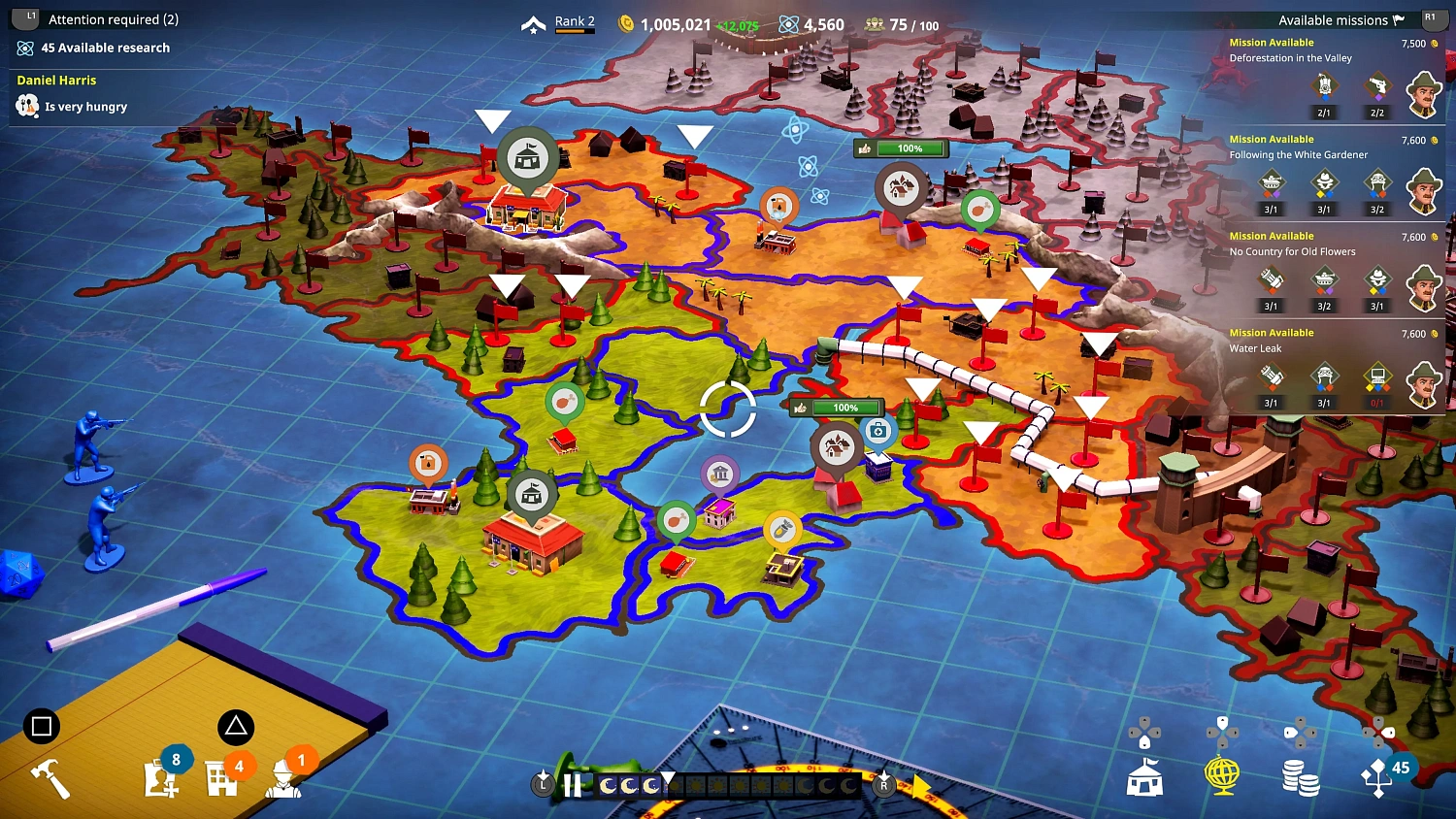Click the 100% approval bar on the map
Screen dimensions: 1456x819
836,408
